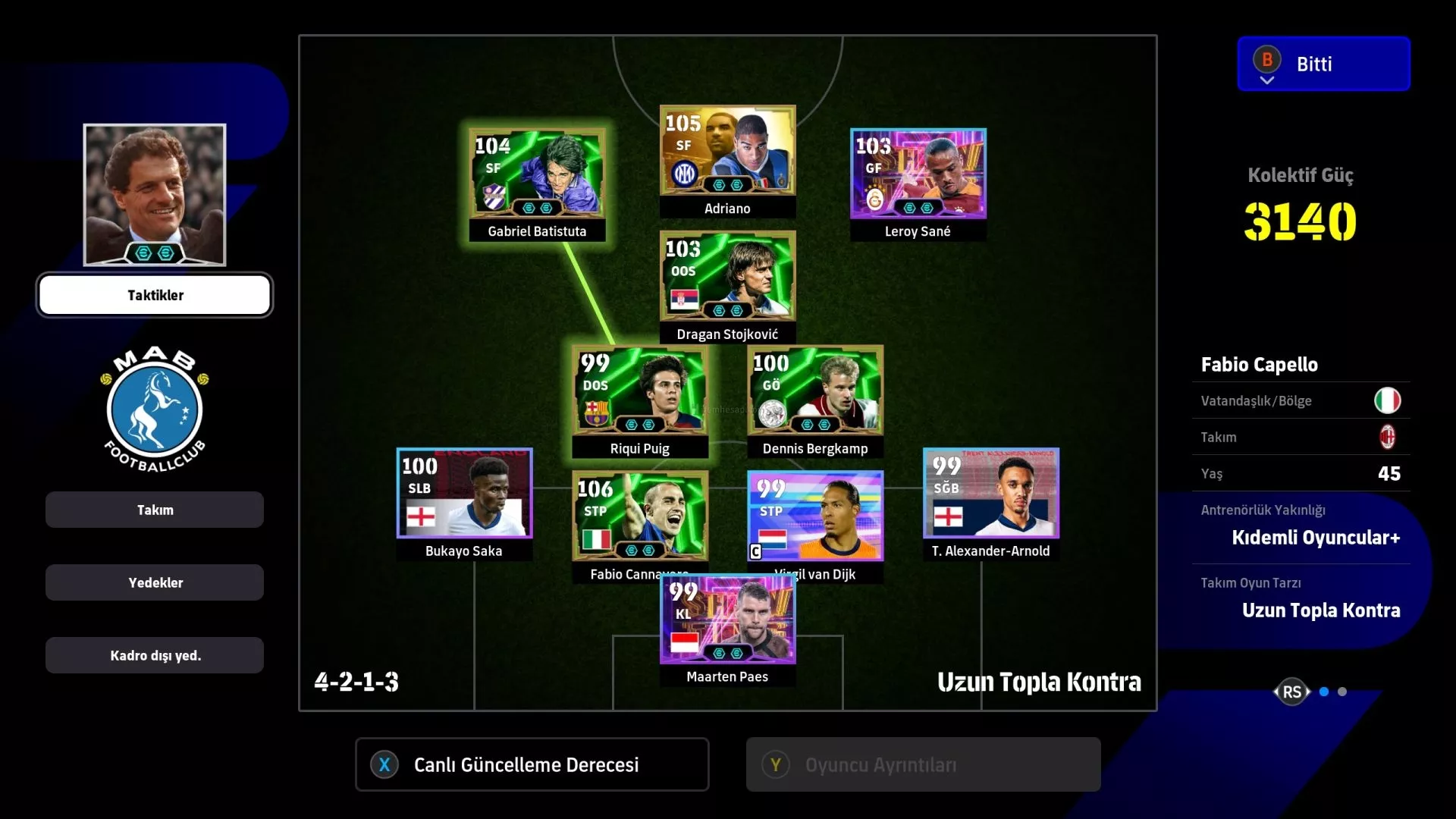Open Canlı Güncelleme Derecesi

(532, 764)
